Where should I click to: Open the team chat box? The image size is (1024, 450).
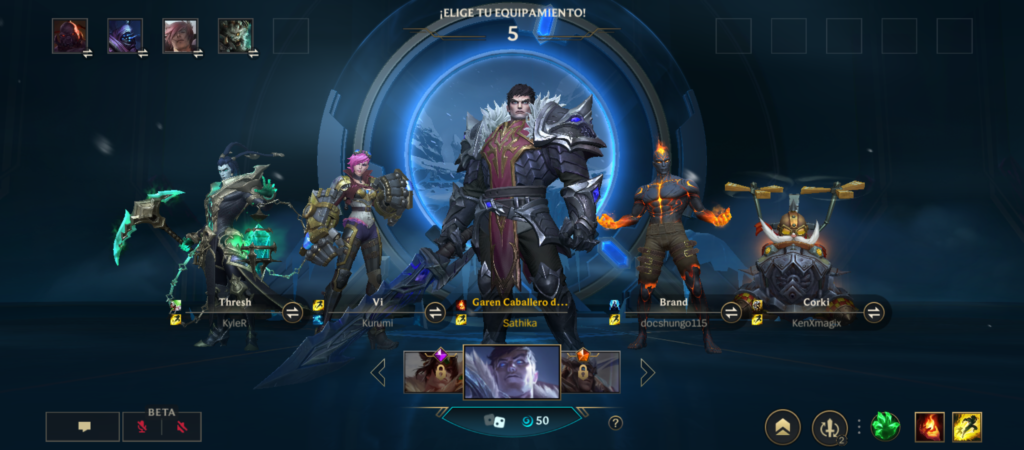click(x=83, y=427)
